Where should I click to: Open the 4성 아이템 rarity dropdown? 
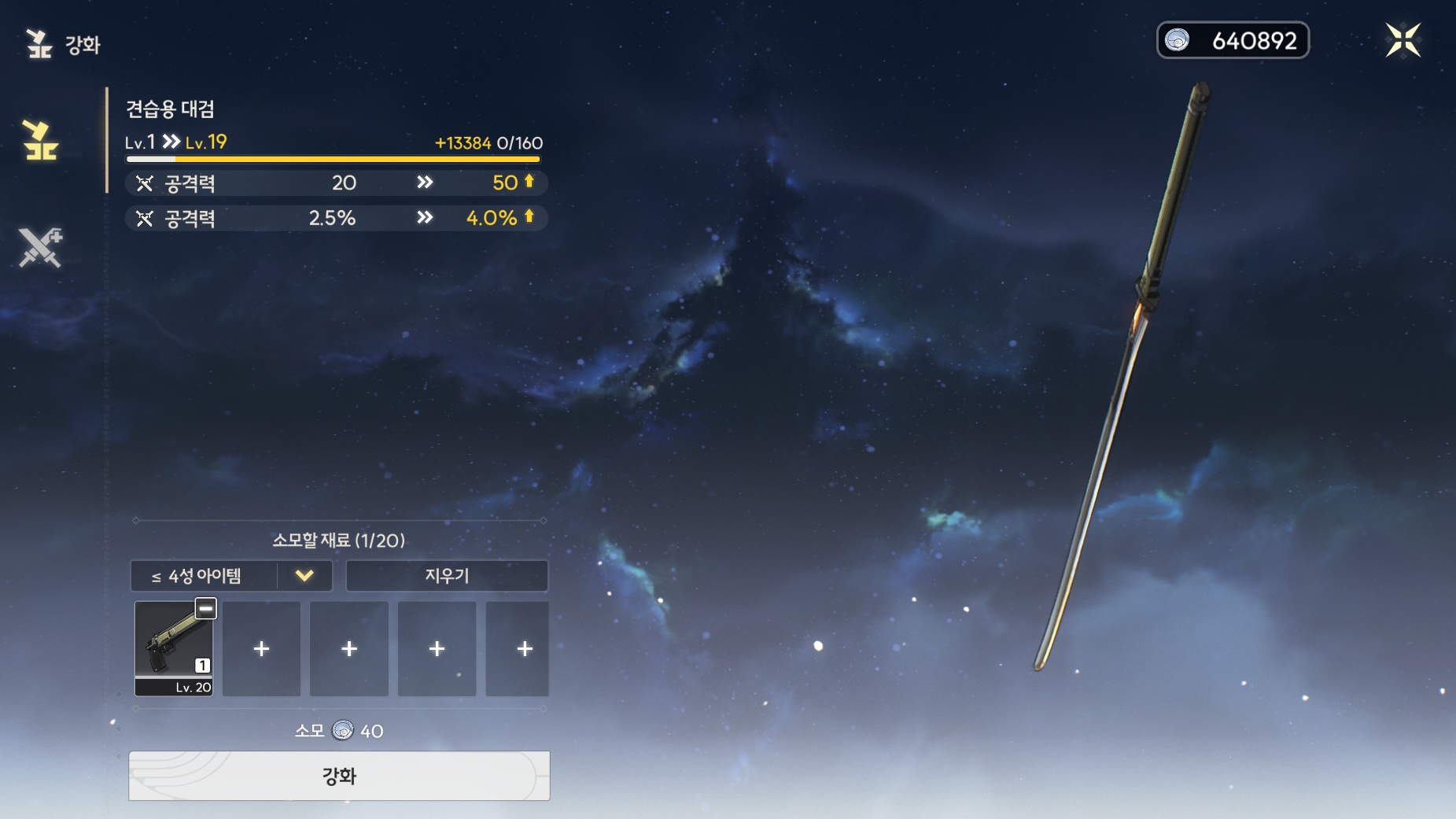pyautogui.click(x=231, y=576)
